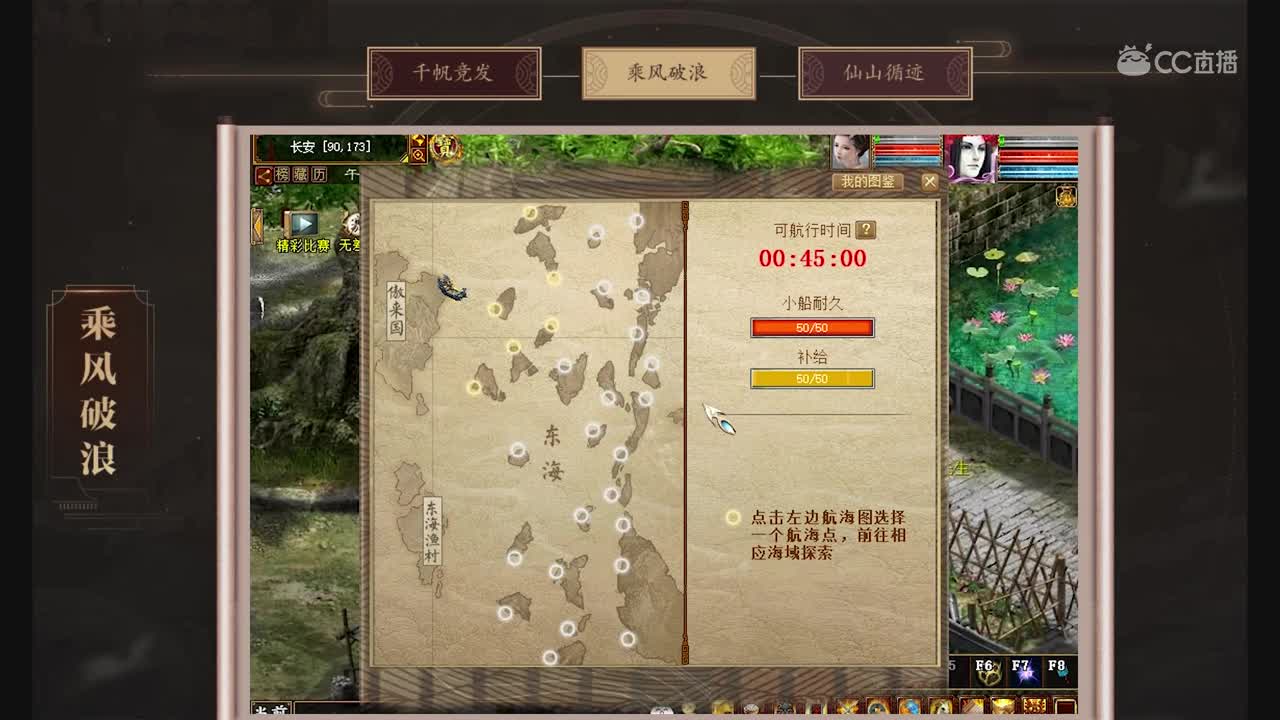Image resolution: width=1280 pixels, height=720 pixels.
Task: Select the F7 hotkey skill icon
Action: tap(1025, 674)
